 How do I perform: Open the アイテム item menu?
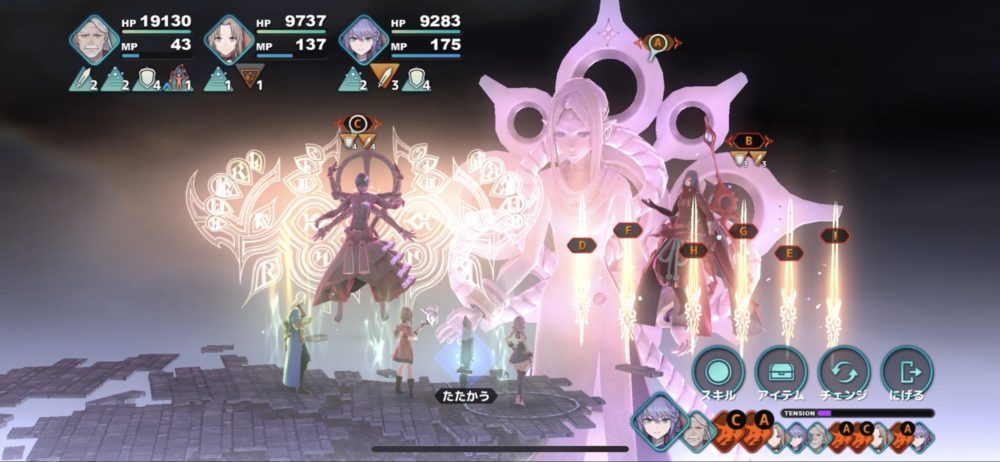[x=781, y=372]
